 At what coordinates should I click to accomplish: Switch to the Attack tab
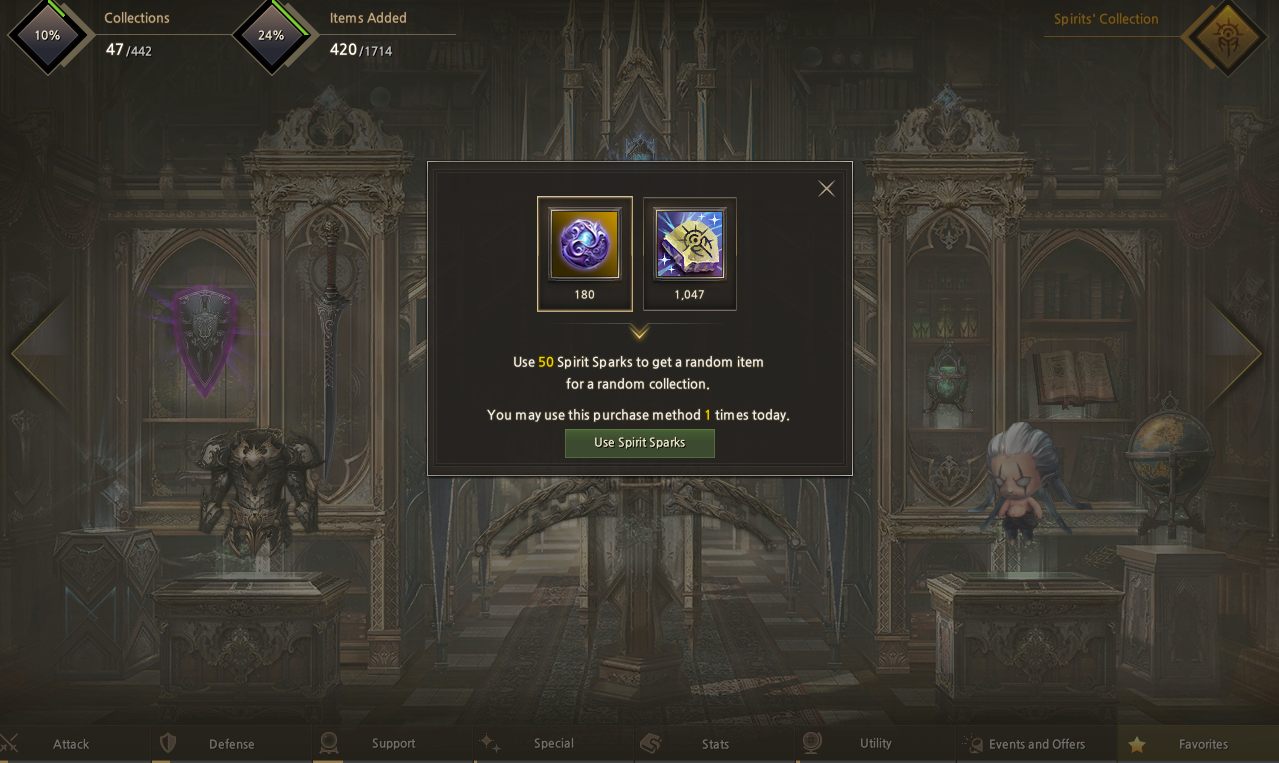(71, 744)
